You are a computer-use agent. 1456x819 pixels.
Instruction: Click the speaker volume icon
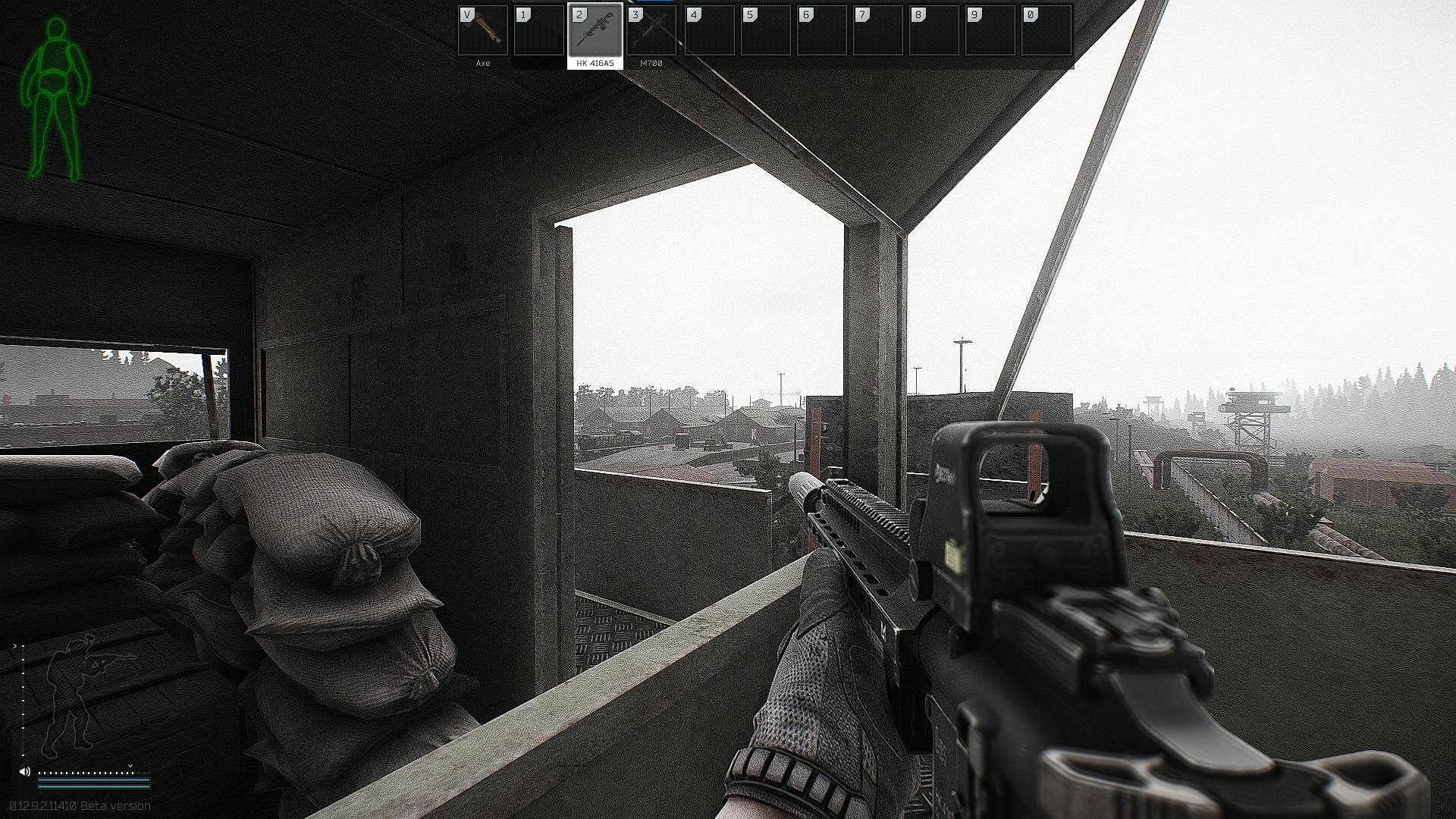(x=25, y=771)
